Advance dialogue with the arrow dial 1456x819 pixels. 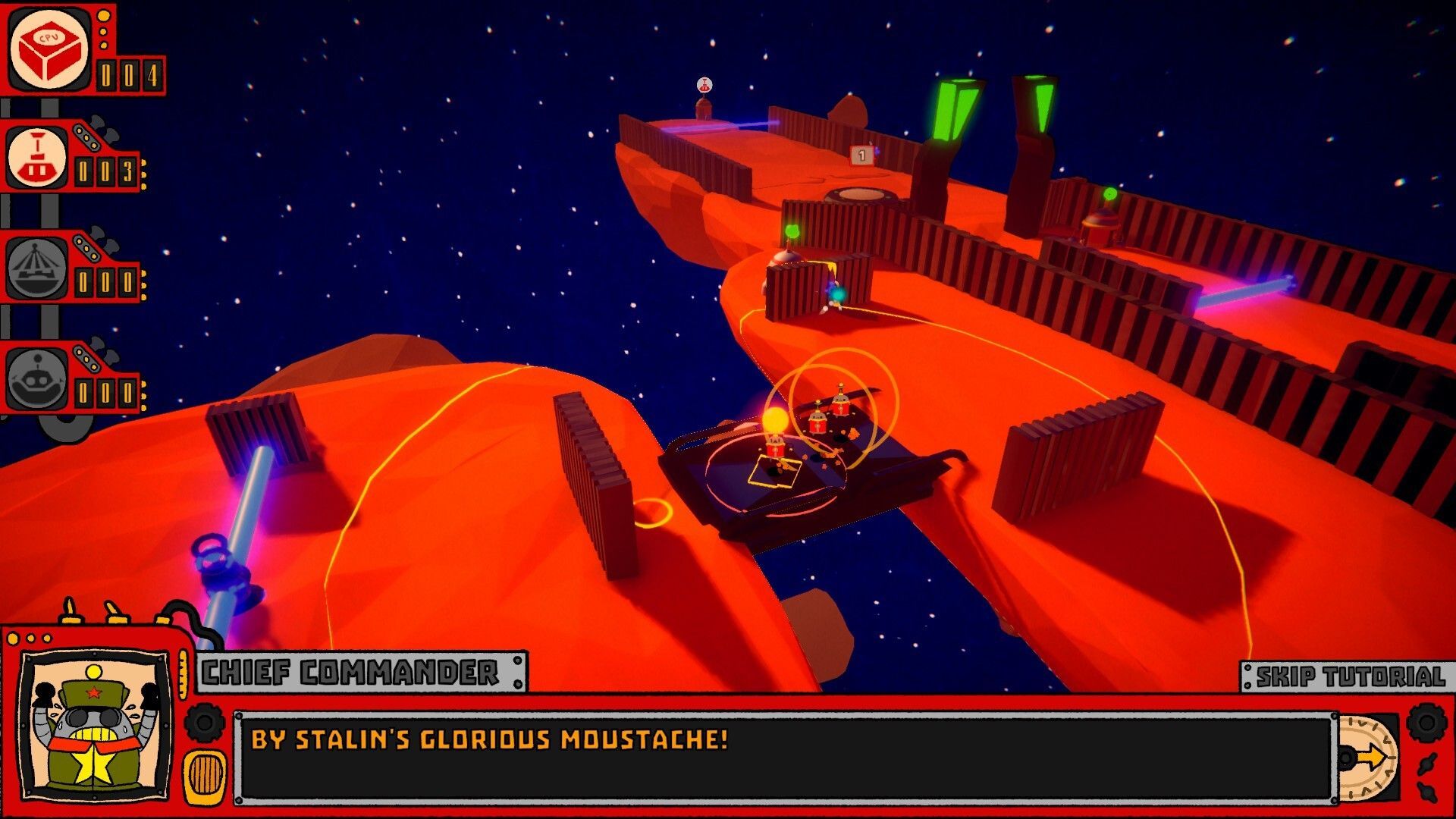click(1367, 756)
